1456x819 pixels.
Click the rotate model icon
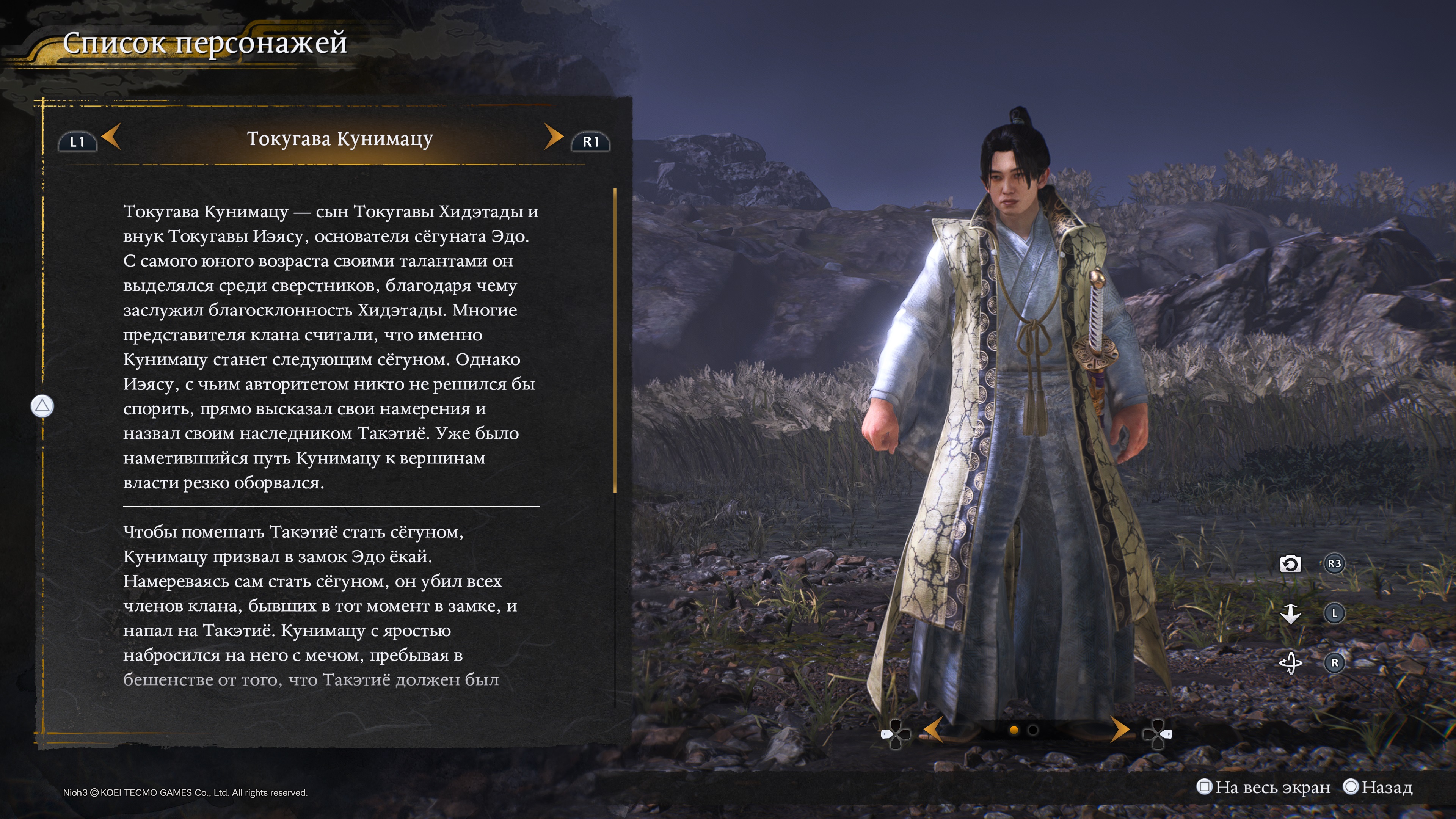(1290, 662)
